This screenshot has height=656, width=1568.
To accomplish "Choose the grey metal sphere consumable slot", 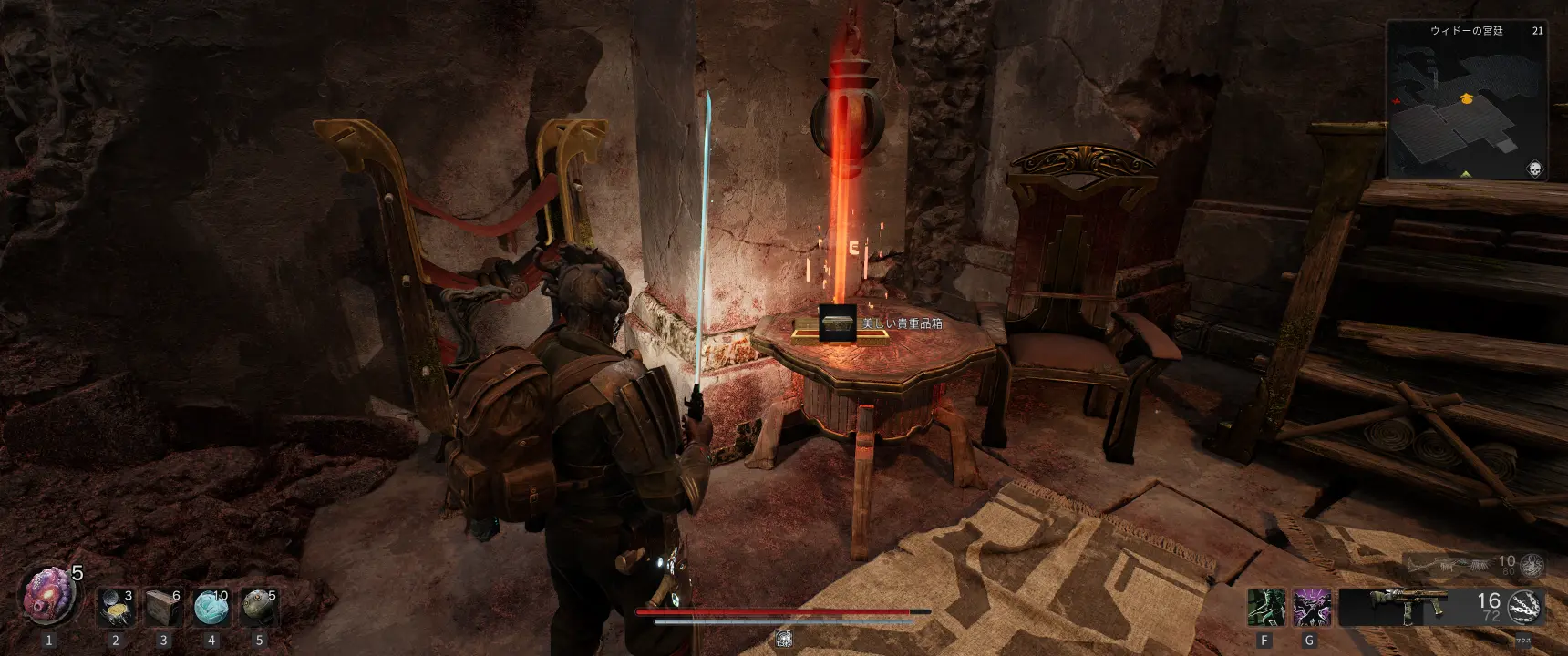I will [x=259, y=608].
